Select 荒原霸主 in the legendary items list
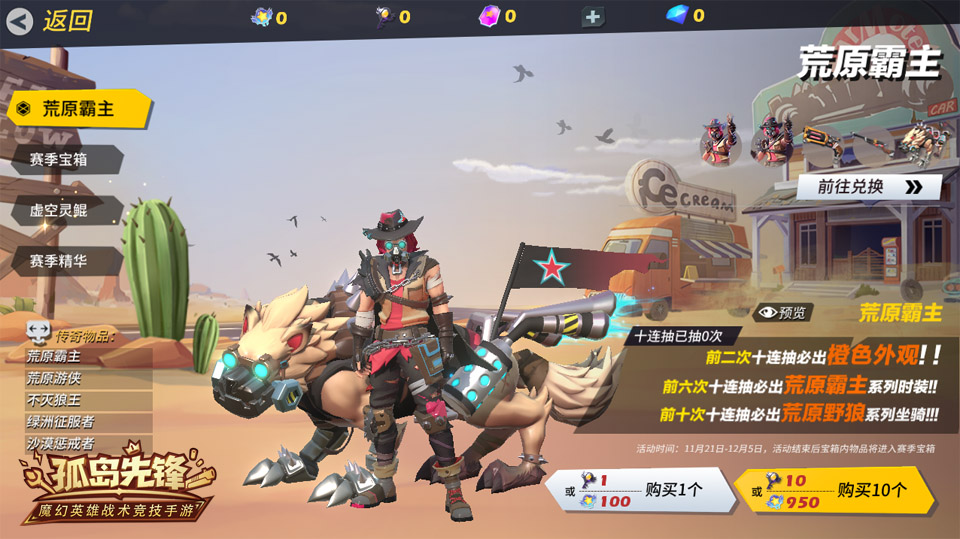Viewport: 960px width, 539px height. [54, 357]
